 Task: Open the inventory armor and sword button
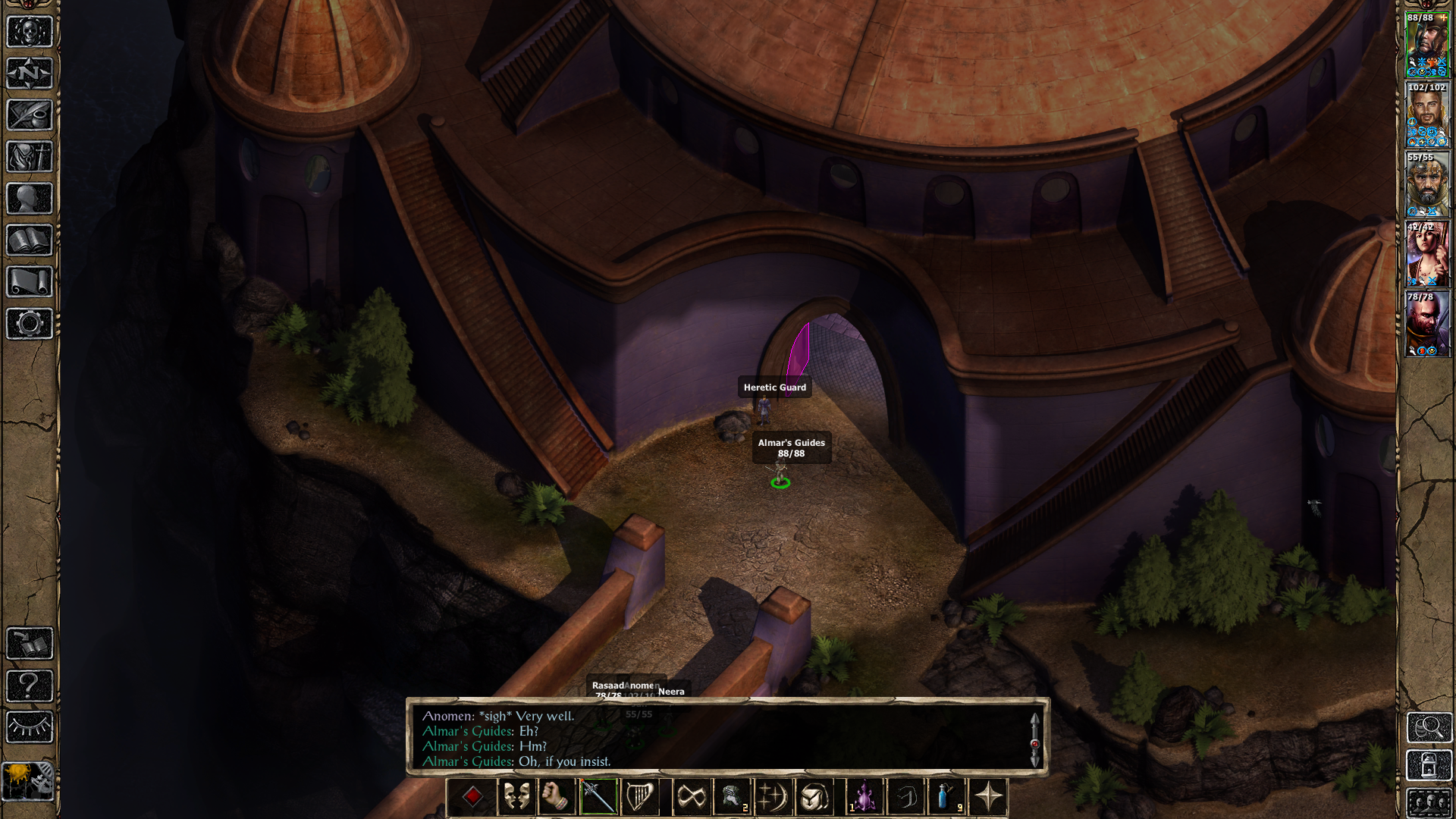30,157
